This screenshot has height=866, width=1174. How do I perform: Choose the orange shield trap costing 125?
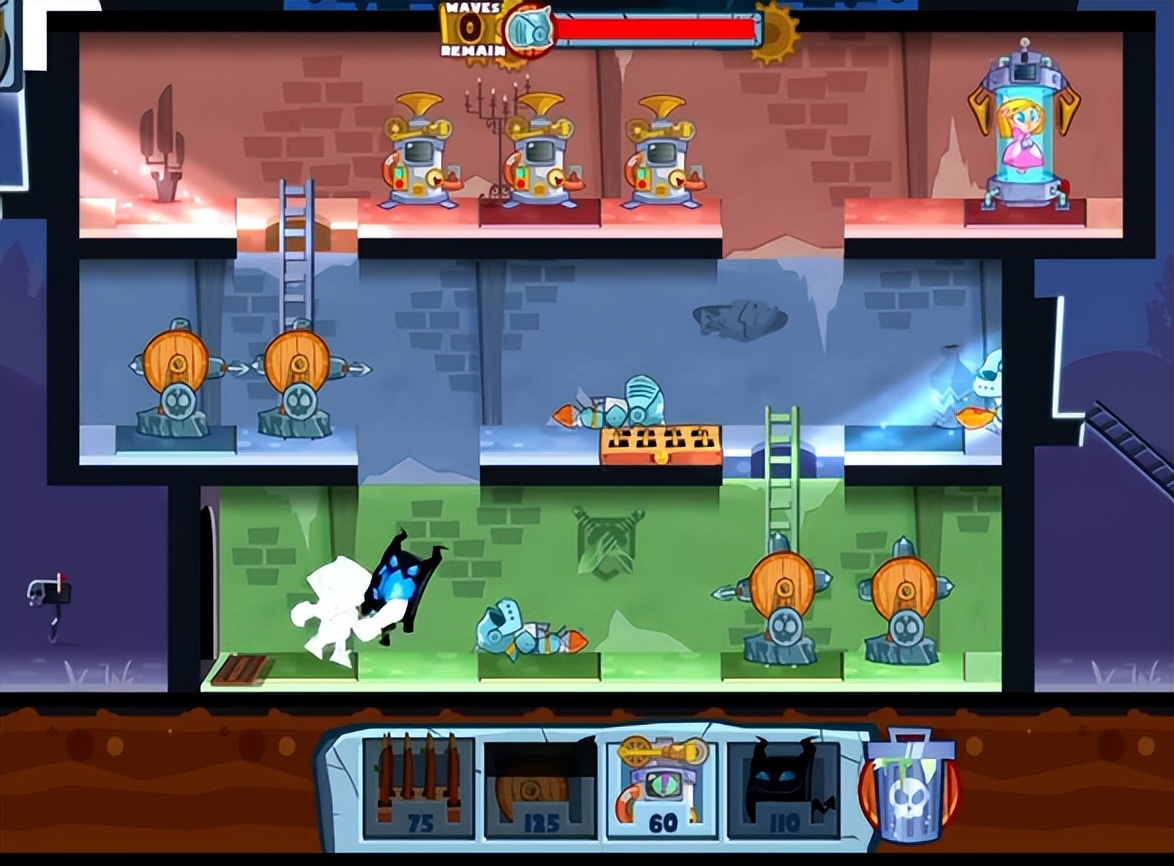coord(540,787)
